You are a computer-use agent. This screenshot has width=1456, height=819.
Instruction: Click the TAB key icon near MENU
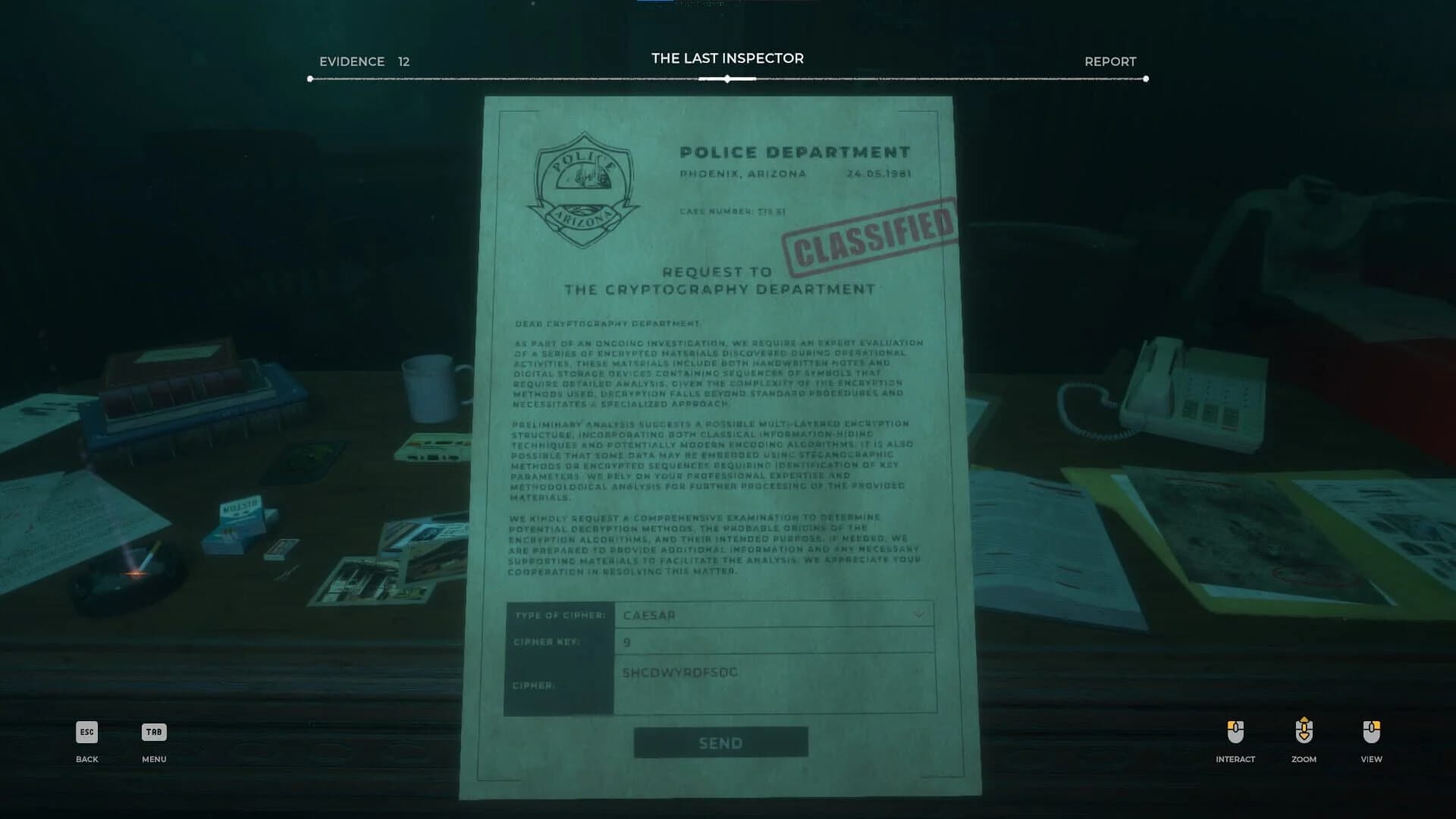point(153,733)
